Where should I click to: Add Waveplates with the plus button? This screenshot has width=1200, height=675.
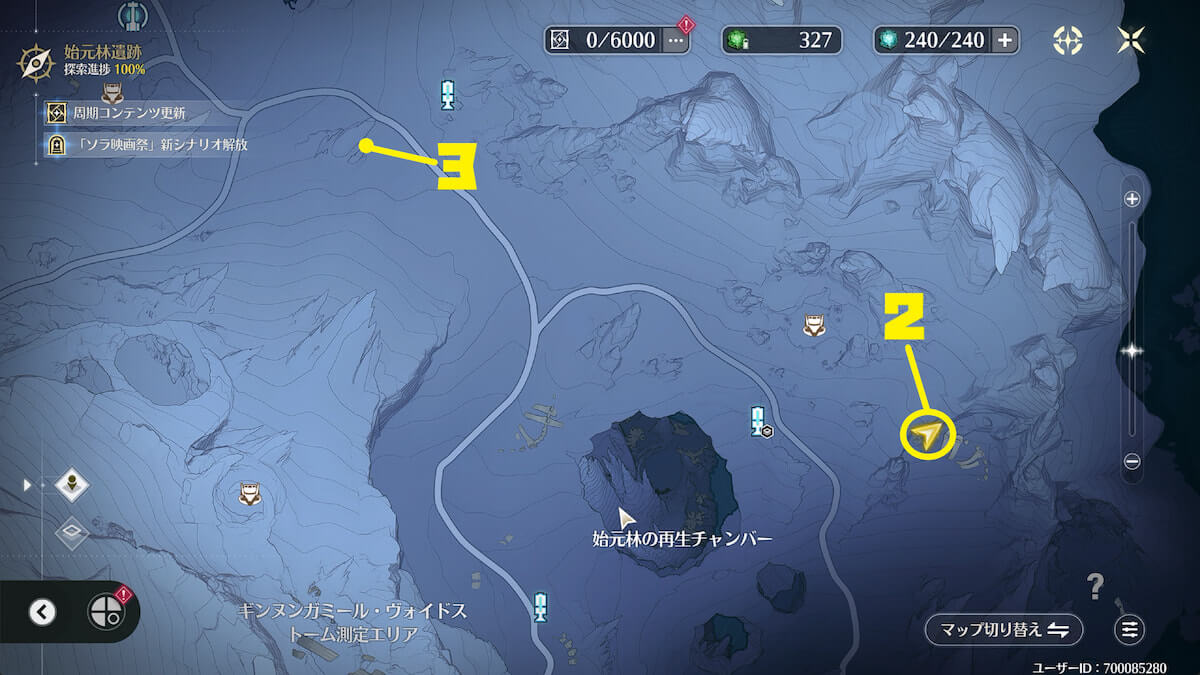(x=1005, y=40)
